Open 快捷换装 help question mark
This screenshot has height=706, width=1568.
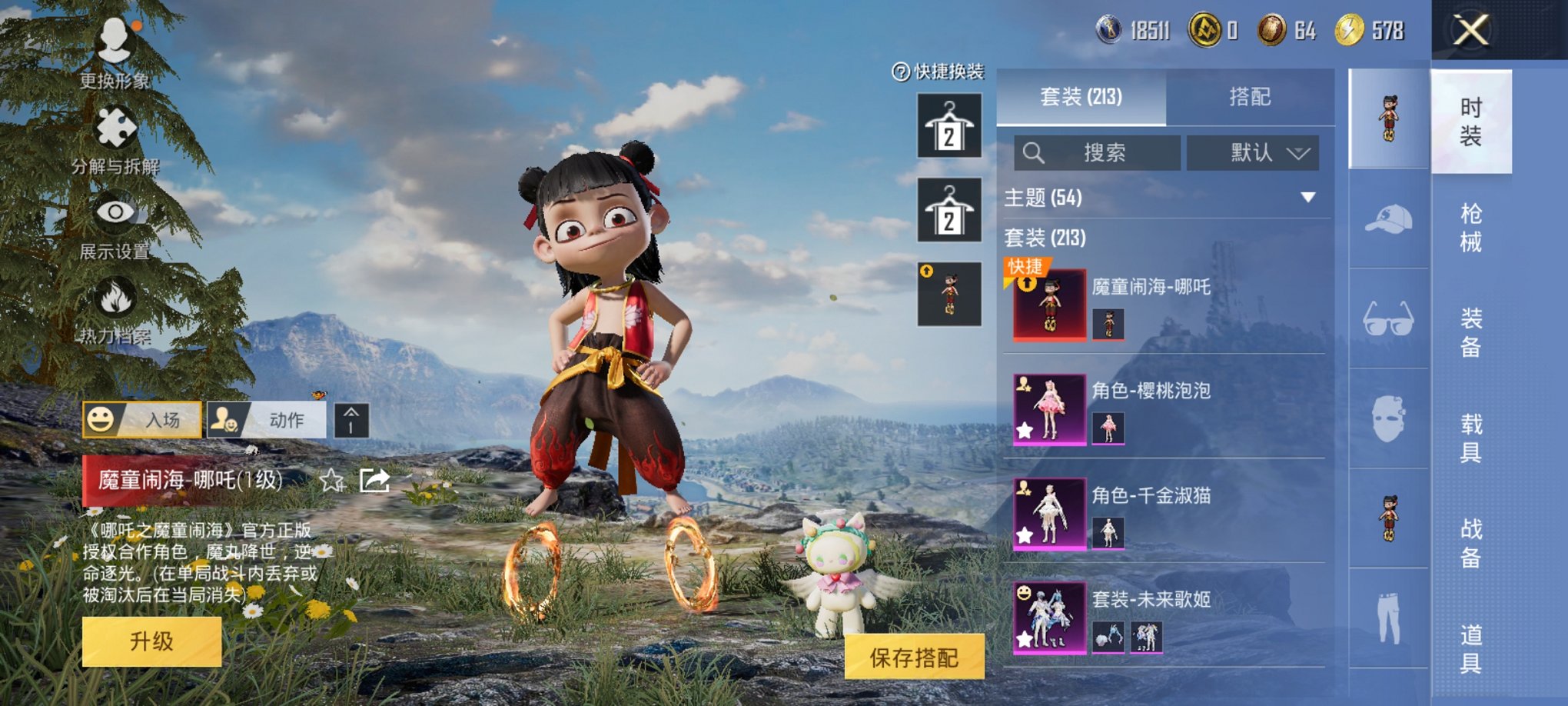(900, 72)
